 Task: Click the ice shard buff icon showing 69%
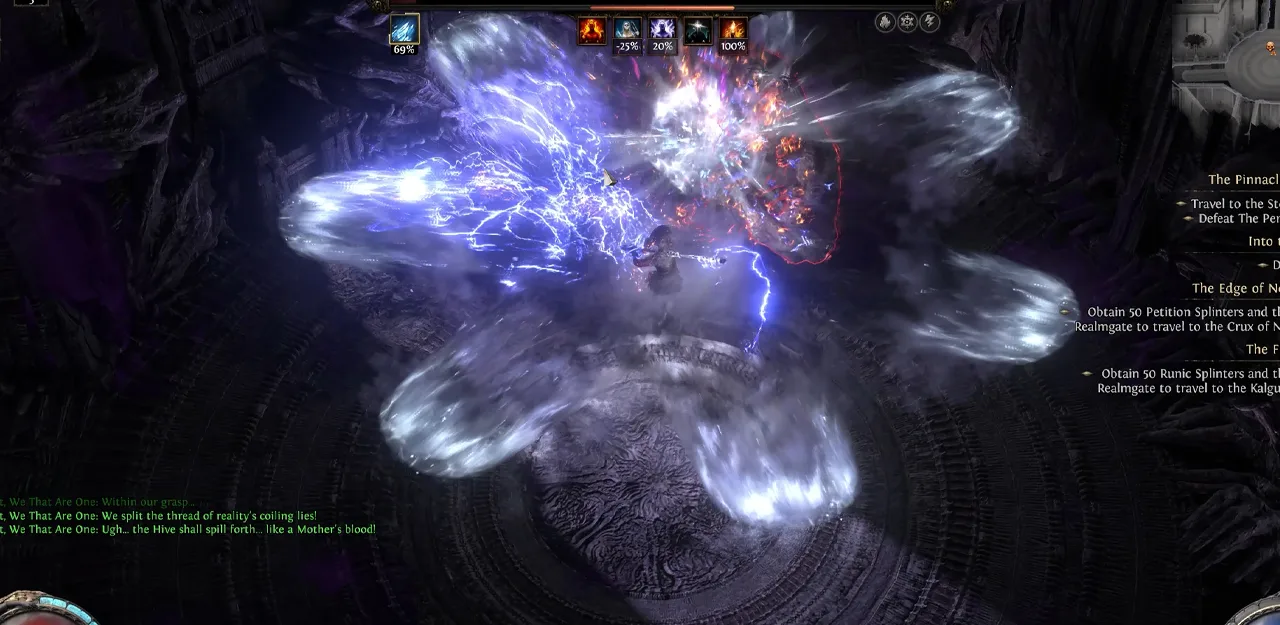[404, 30]
